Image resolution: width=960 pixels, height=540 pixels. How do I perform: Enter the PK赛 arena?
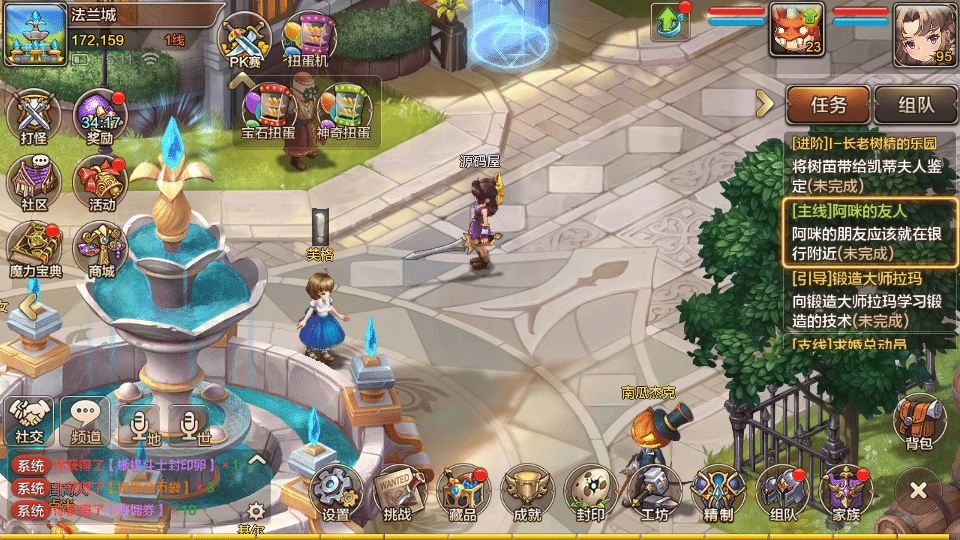[x=245, y=41]
